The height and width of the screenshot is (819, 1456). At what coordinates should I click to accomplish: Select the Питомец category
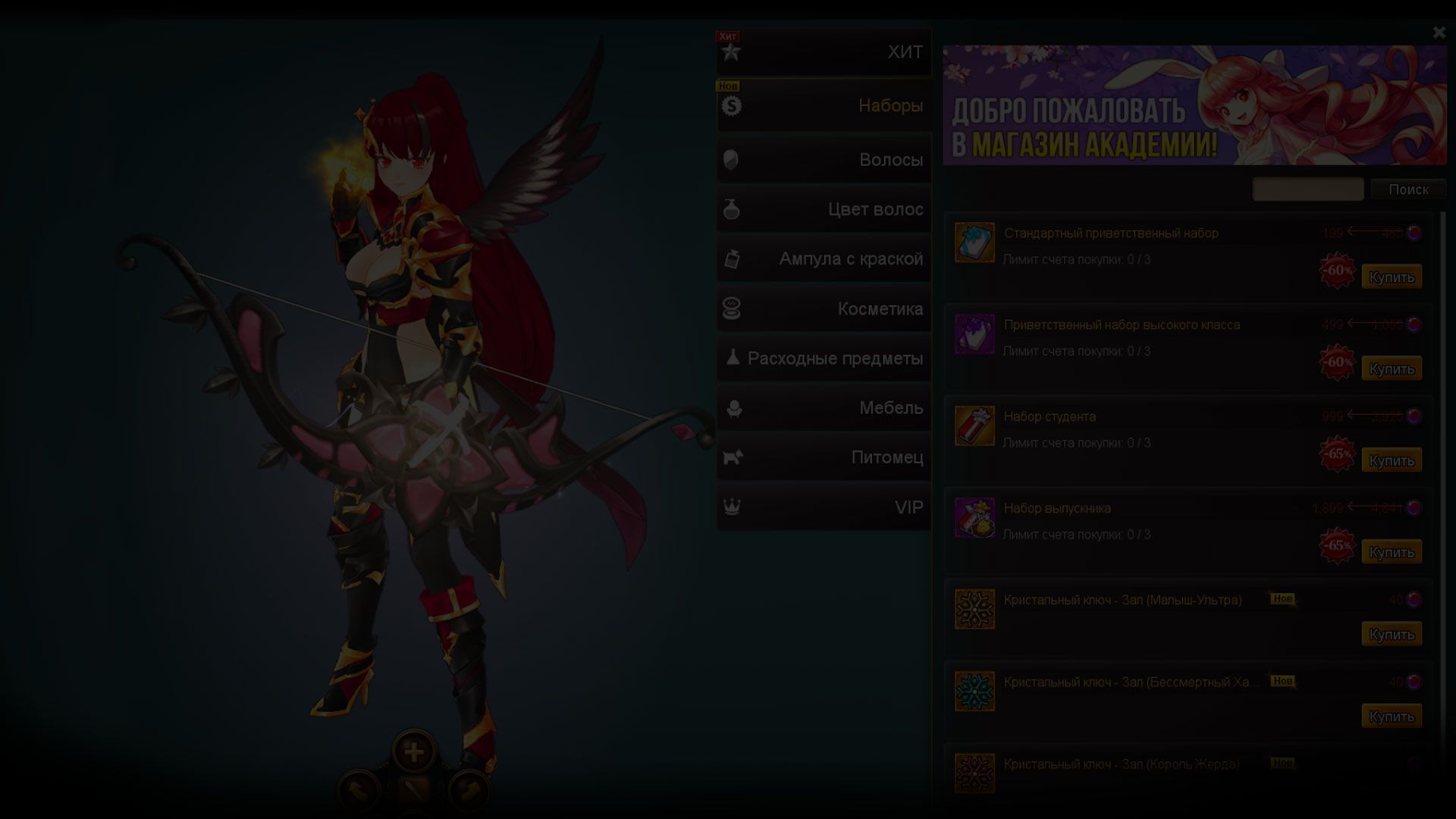click(824, 457)
